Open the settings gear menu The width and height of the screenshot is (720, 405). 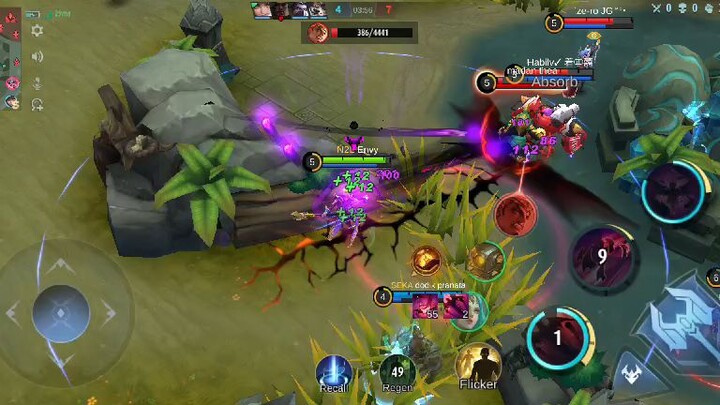(x=37, y=31)
